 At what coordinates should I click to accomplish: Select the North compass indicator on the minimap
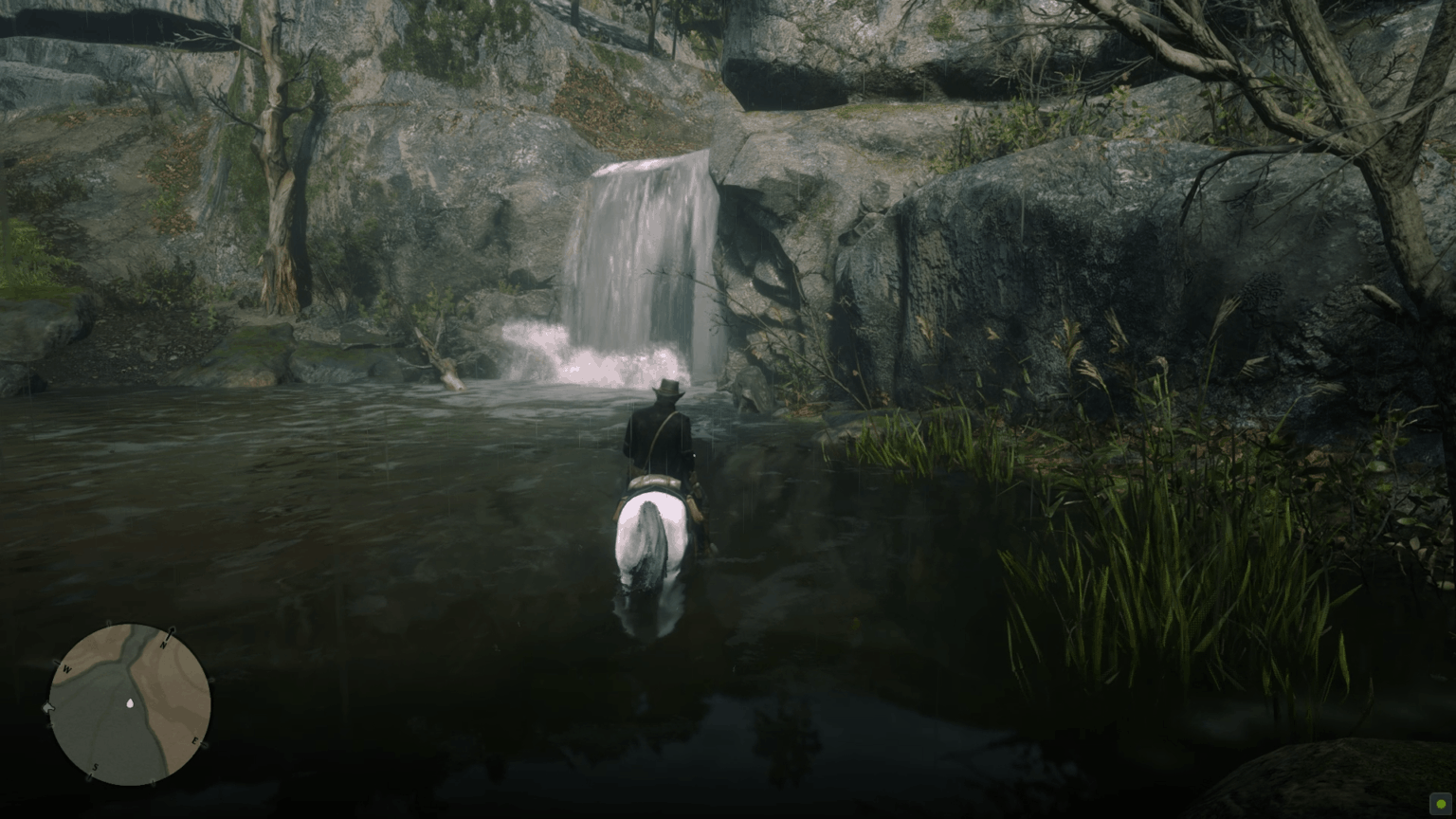click(164, 644)
